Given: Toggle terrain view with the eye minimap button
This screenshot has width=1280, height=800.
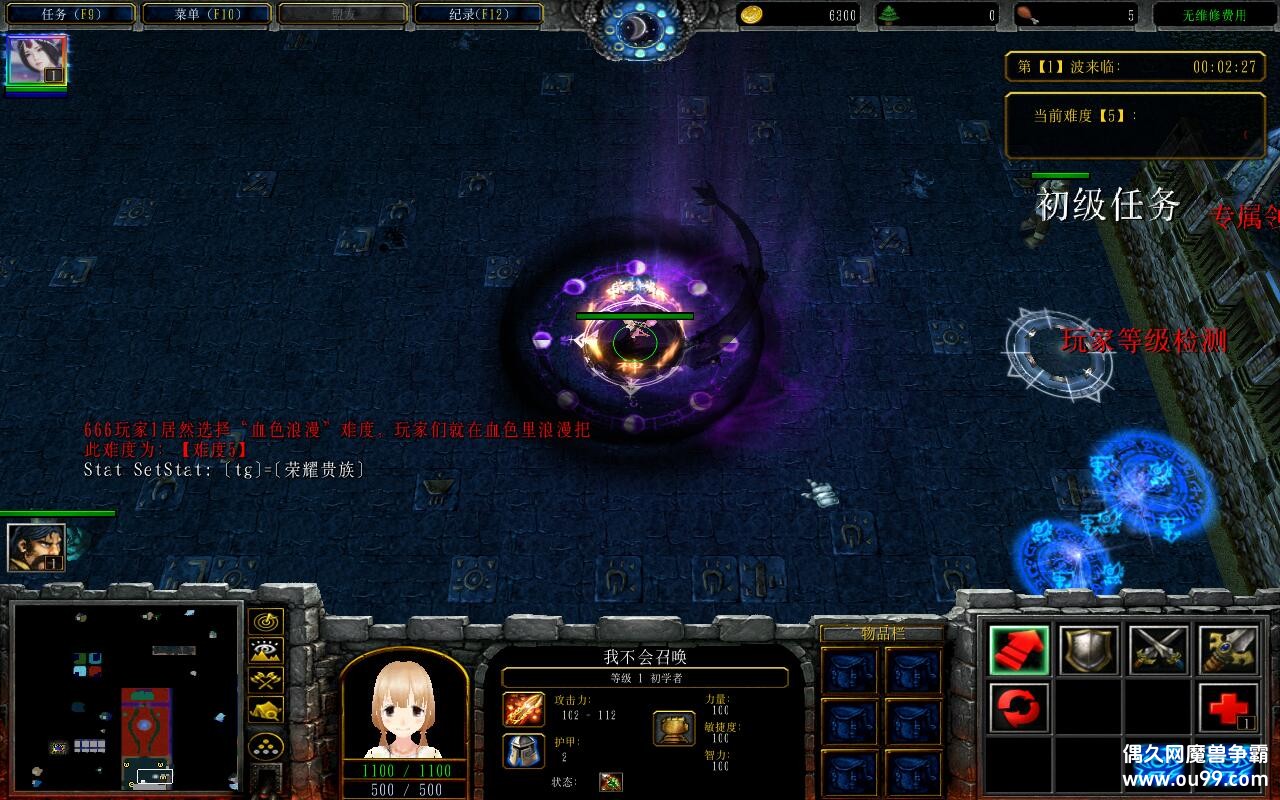Looking at the screenshot, I should click(x=264, y=650).
